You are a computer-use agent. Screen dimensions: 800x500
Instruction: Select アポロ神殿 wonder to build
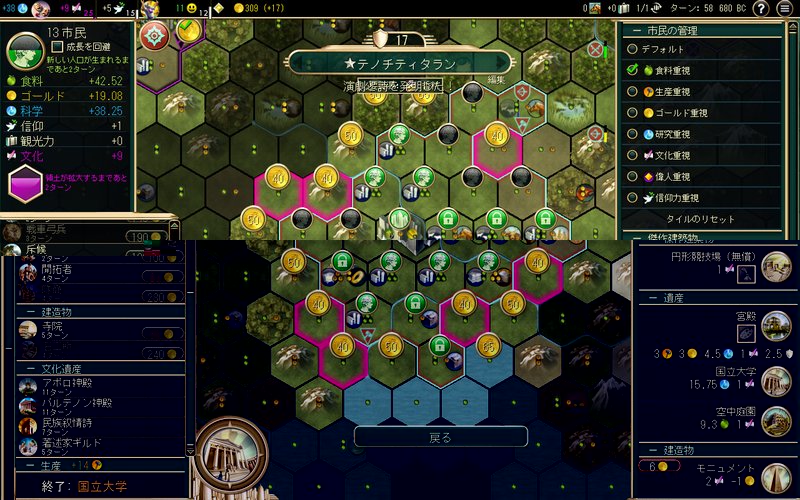67,383
